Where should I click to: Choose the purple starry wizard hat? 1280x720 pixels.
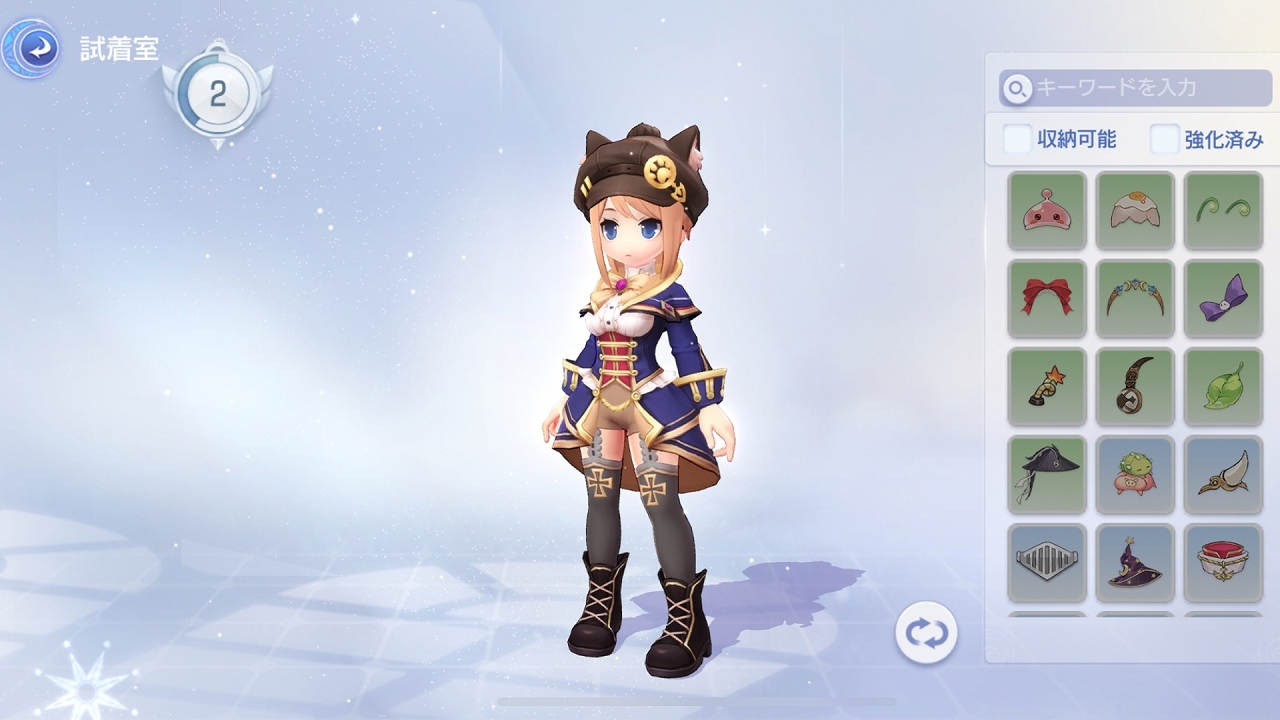(1135, 562)
